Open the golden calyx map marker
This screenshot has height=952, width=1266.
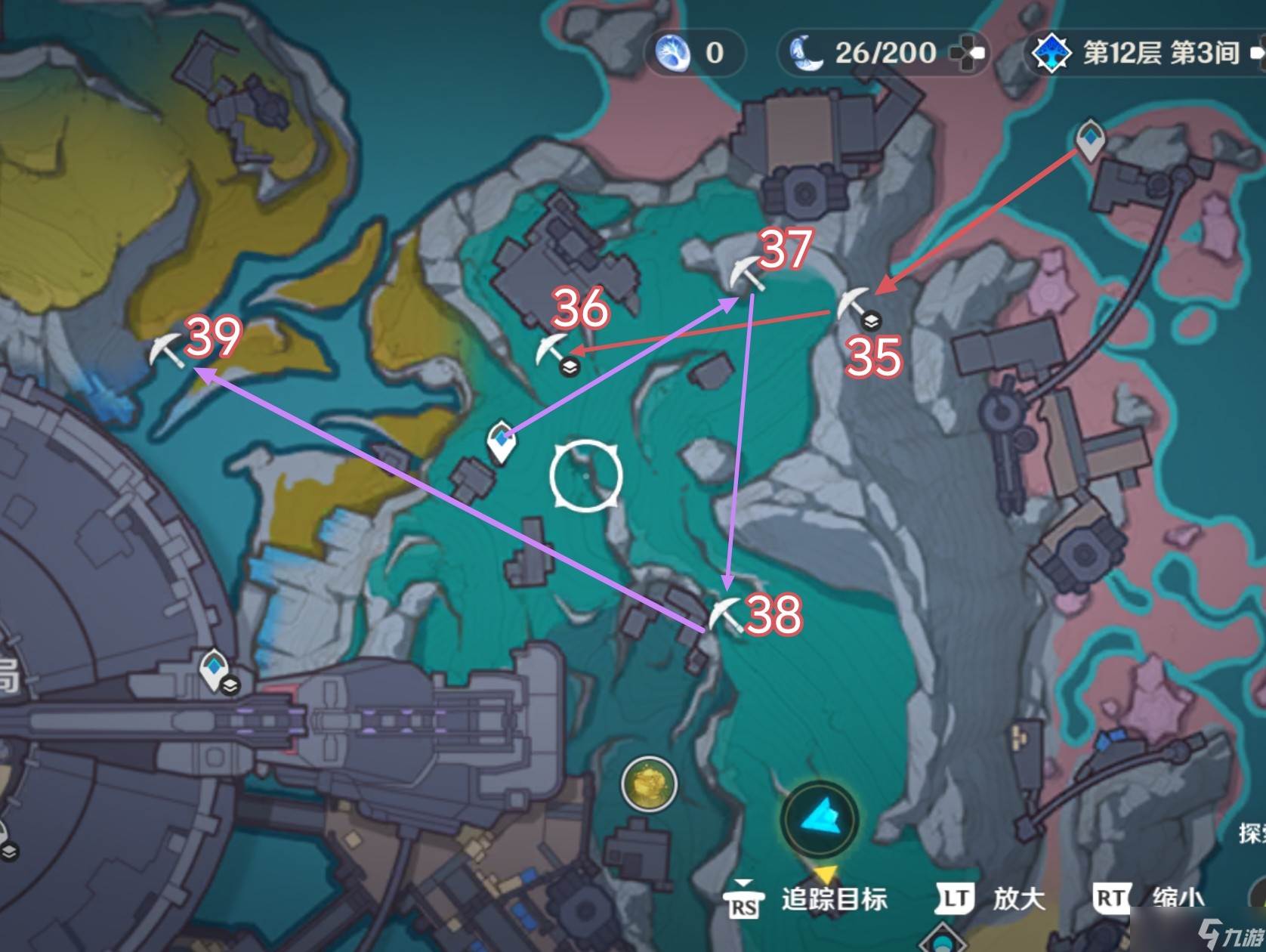[649, 784]
